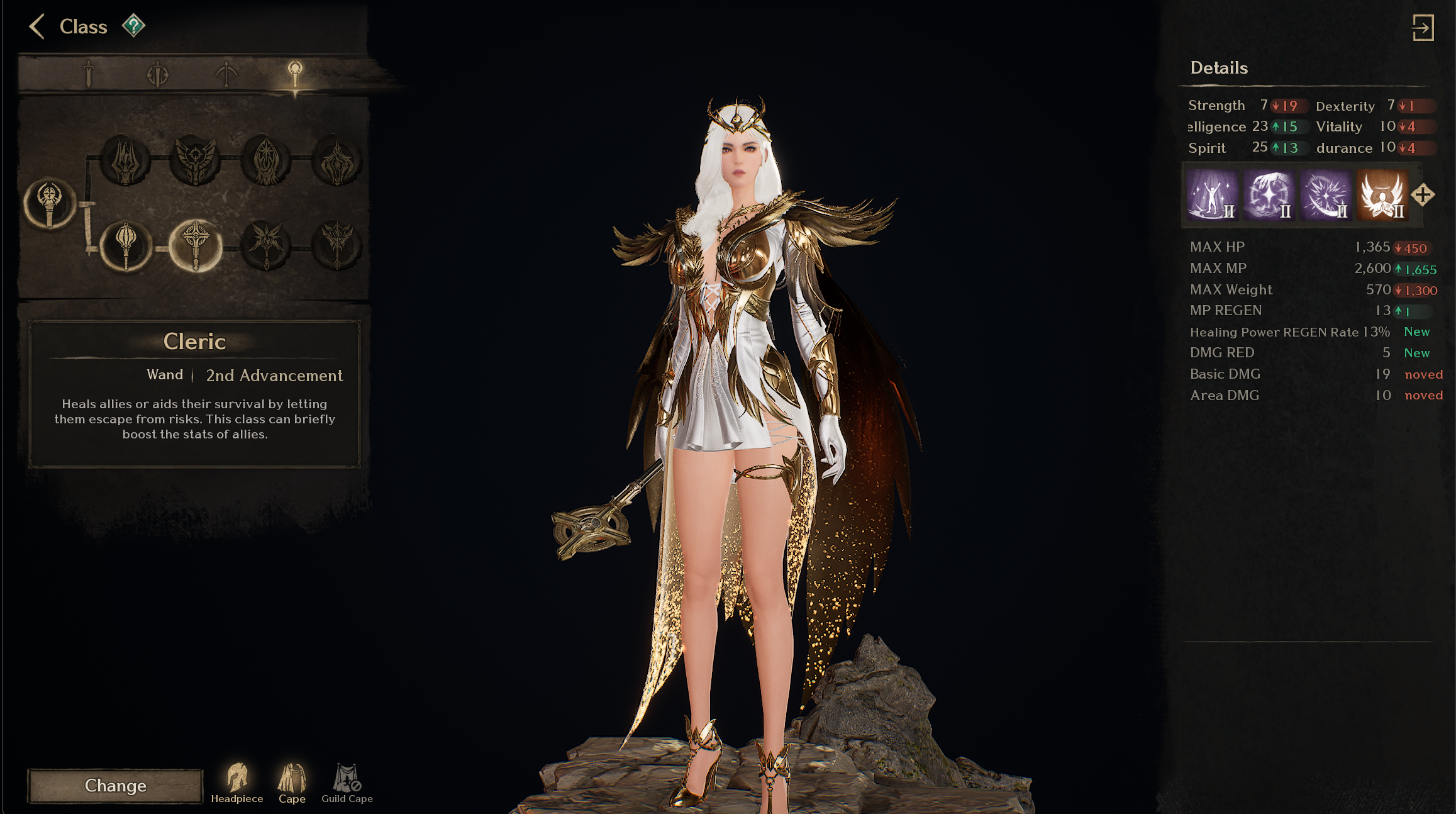This screenshot has width=1456, height=814.
Task: Open the green question mark help icon
Action: [x=133, y=26]
